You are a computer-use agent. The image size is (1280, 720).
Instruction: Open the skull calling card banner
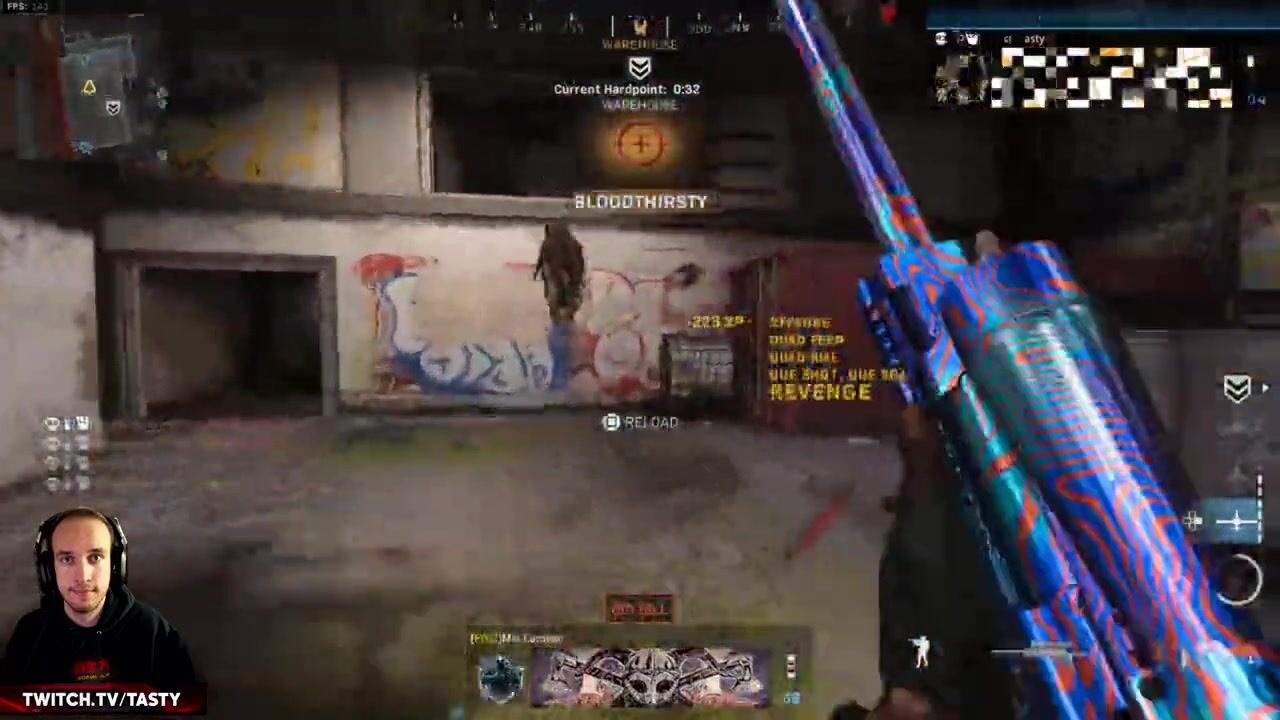click(650, 676)
